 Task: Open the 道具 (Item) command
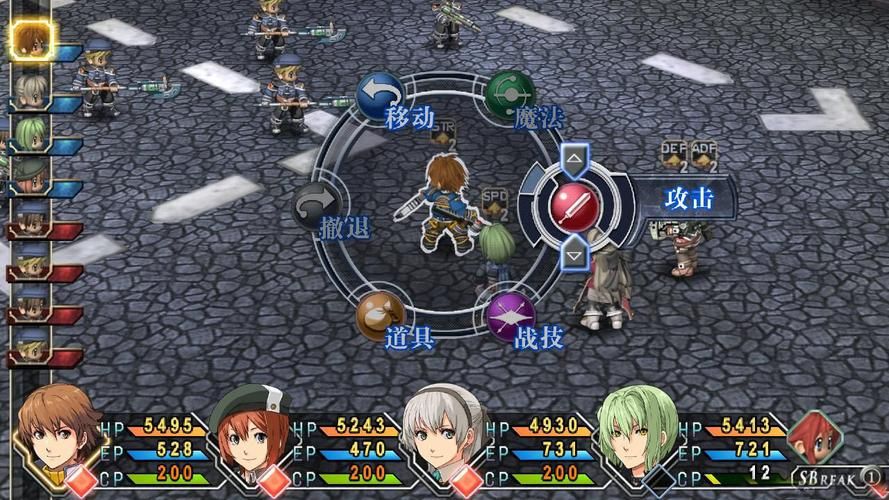(381, 316)
